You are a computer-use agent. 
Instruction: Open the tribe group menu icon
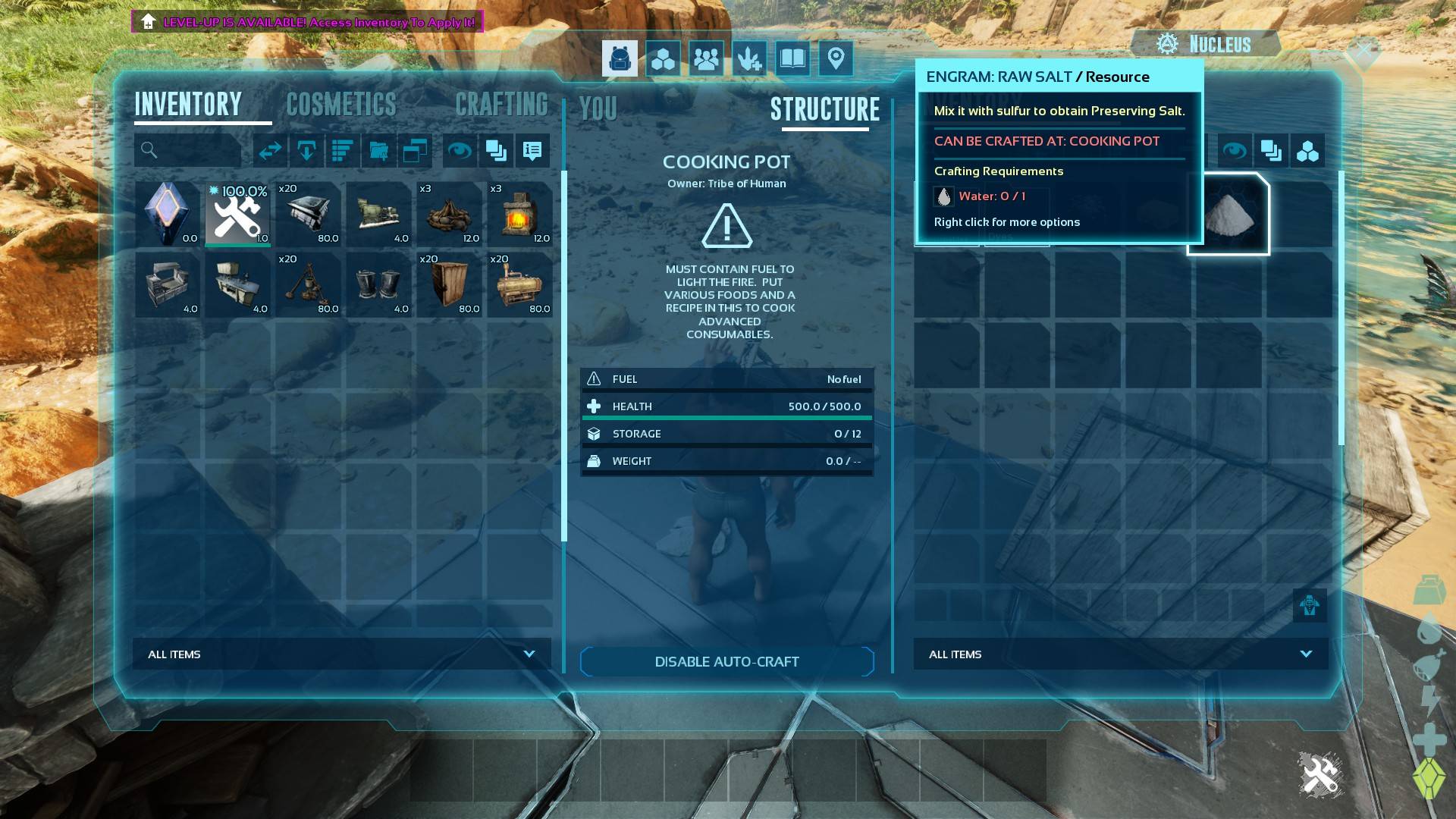(706, 59)
